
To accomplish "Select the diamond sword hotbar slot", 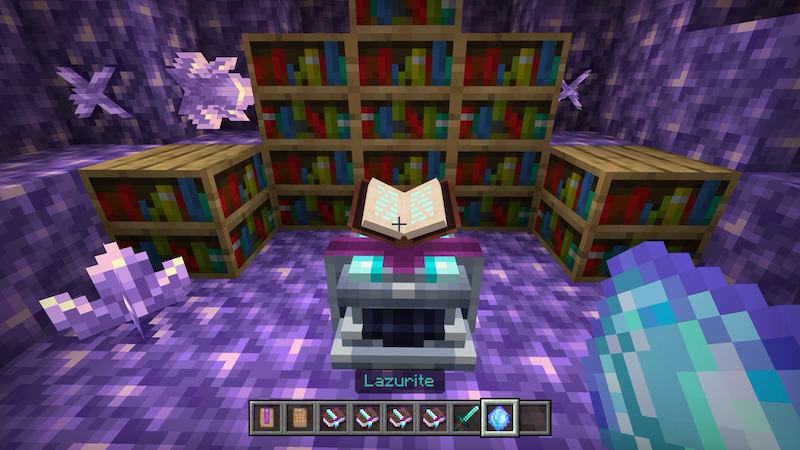I will [467, 415].
